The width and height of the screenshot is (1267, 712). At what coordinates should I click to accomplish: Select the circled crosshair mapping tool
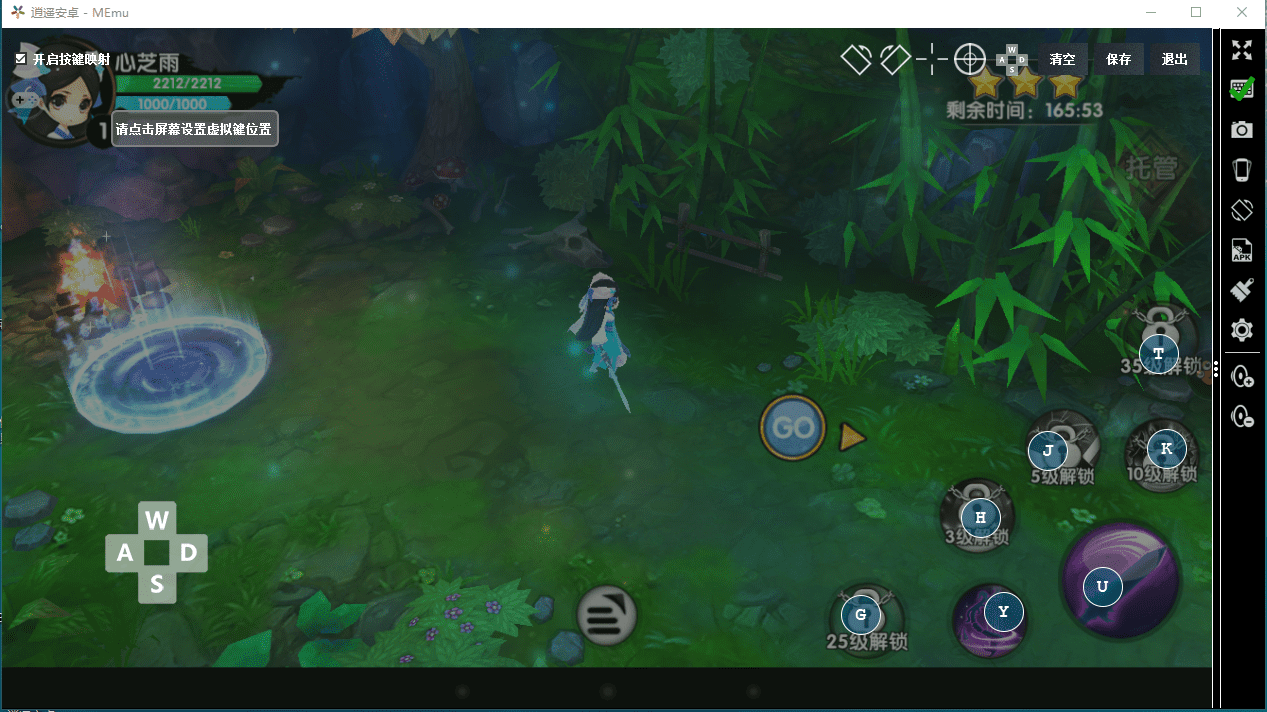[969, 60]
